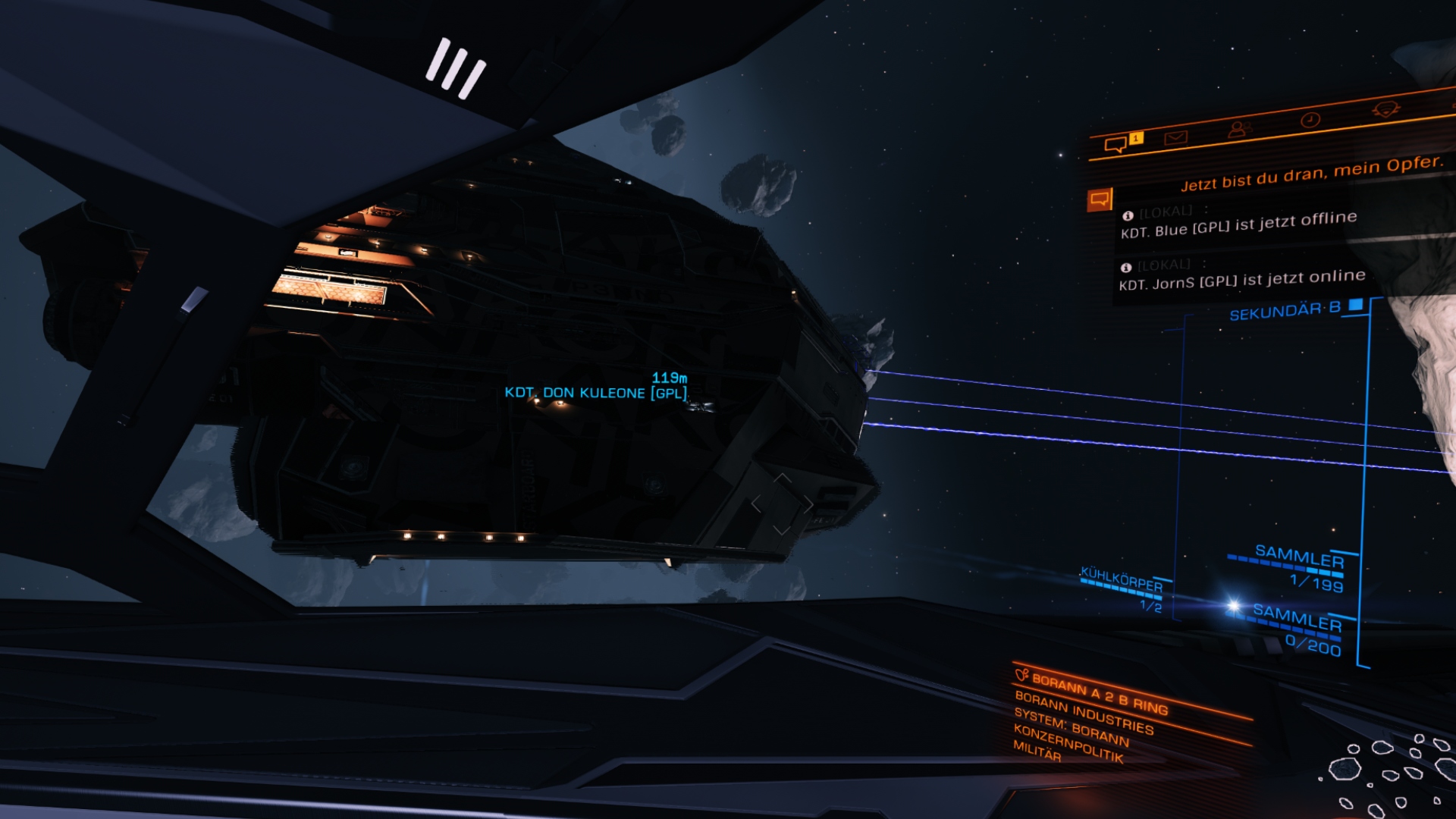Screen dimensions: 1456x819
Task: Select the KDT. Blue offline message
Action: (1238, 224)
